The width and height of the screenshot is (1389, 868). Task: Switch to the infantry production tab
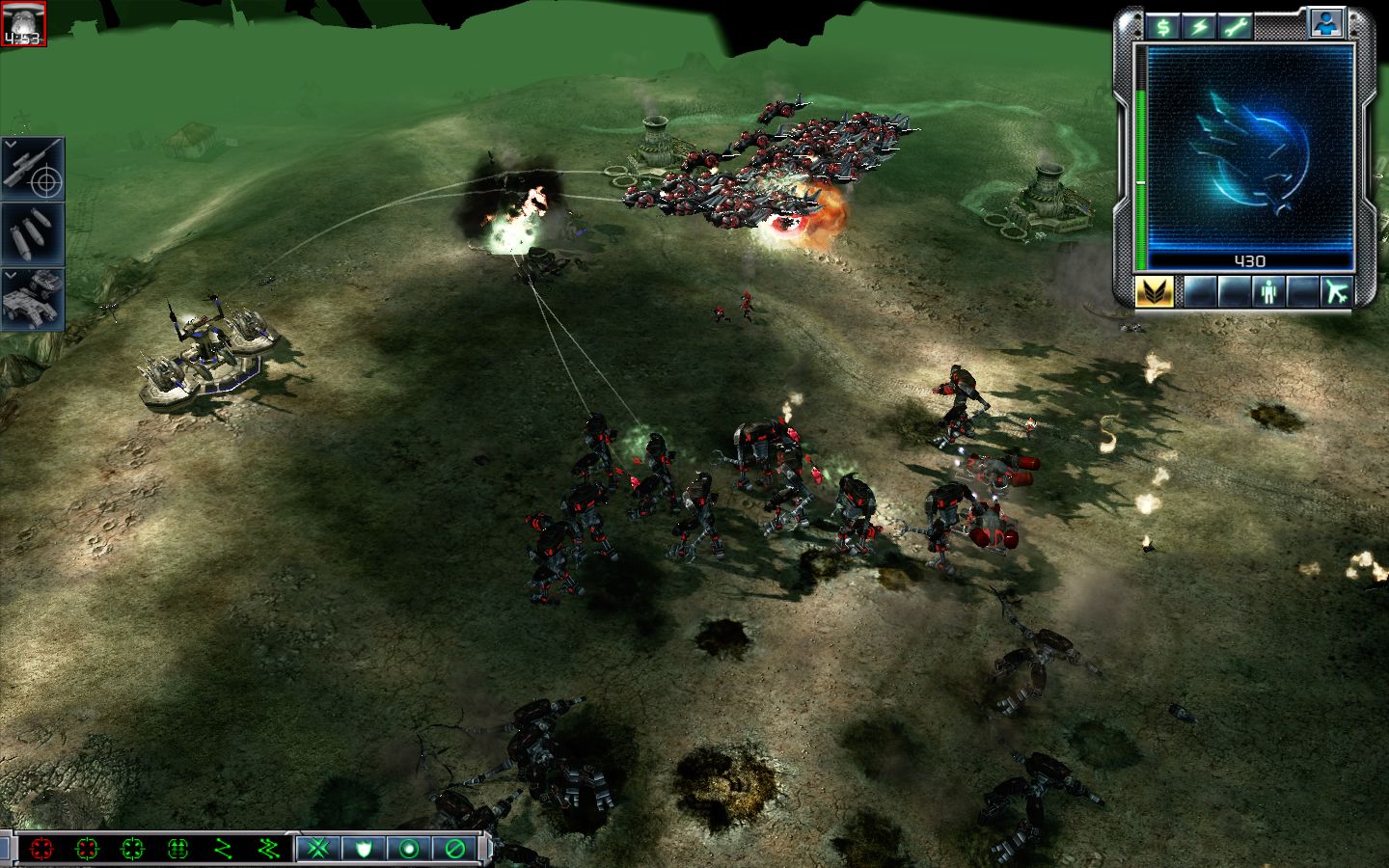tap(1268, 291)
